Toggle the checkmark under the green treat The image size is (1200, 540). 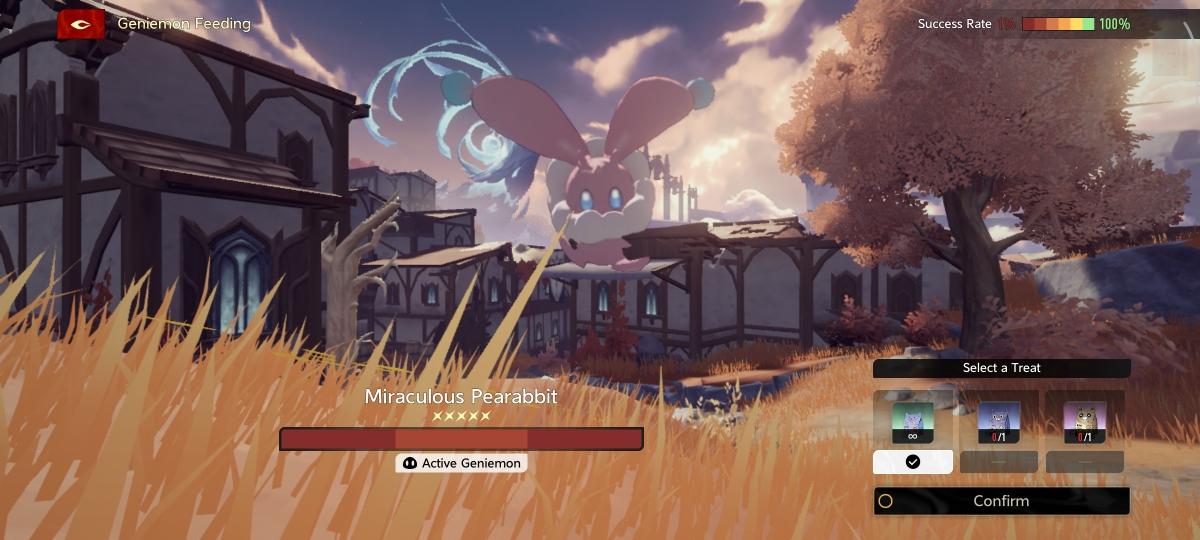coord(913,462)
